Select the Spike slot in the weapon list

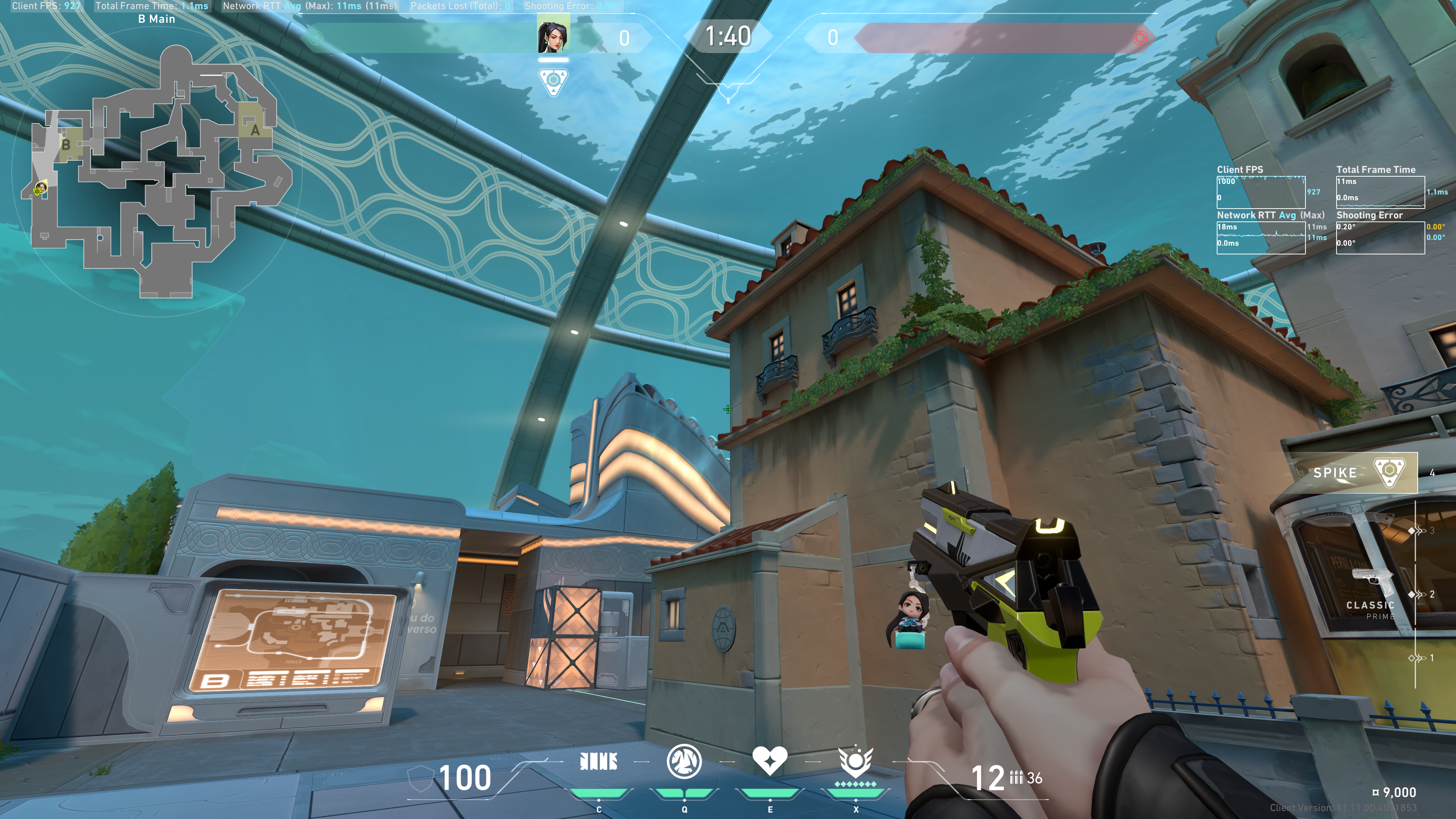coord(1353,472)
